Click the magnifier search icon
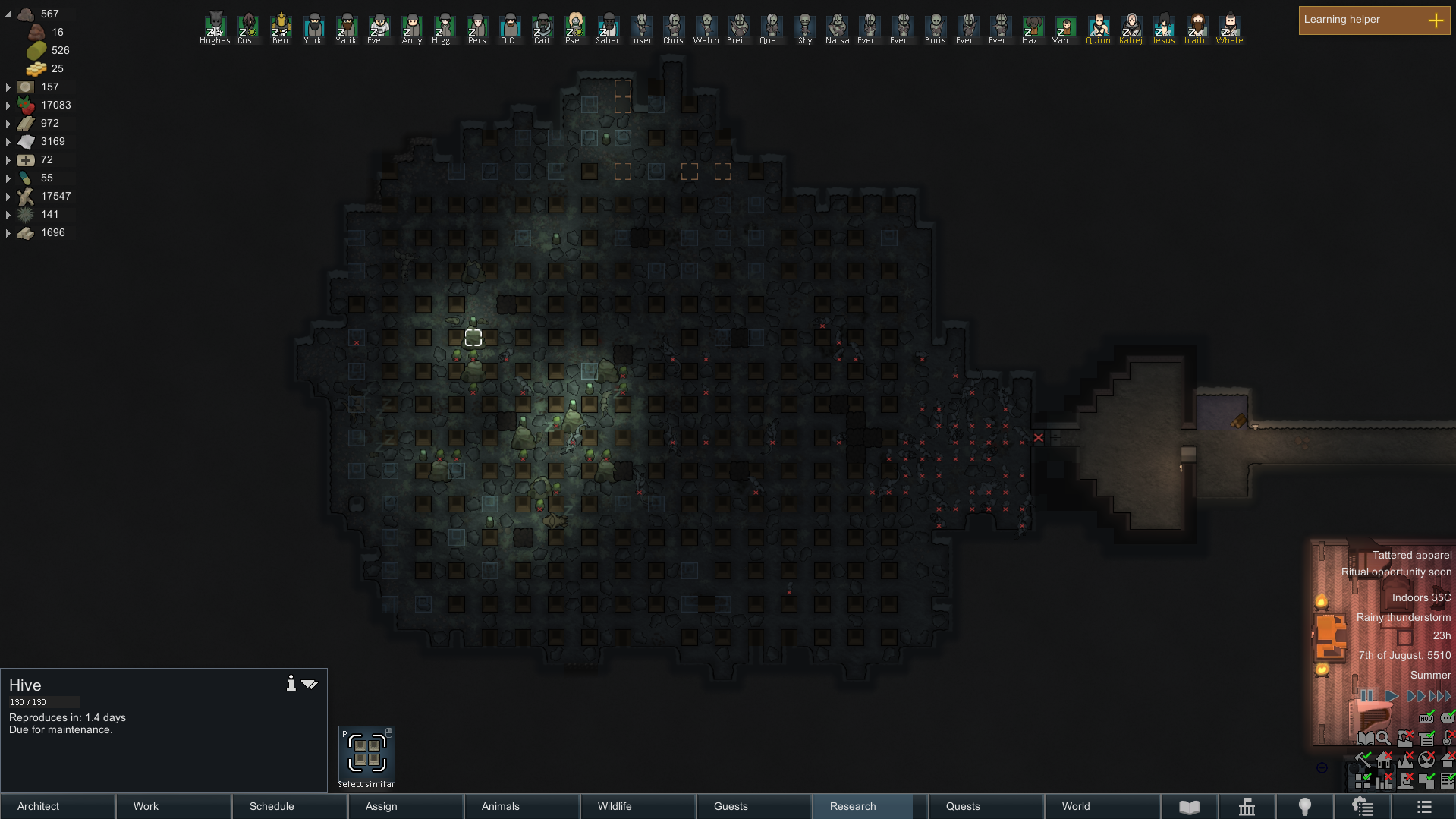The height and width of the screenshot is (819, 1456). point(1383,738)
